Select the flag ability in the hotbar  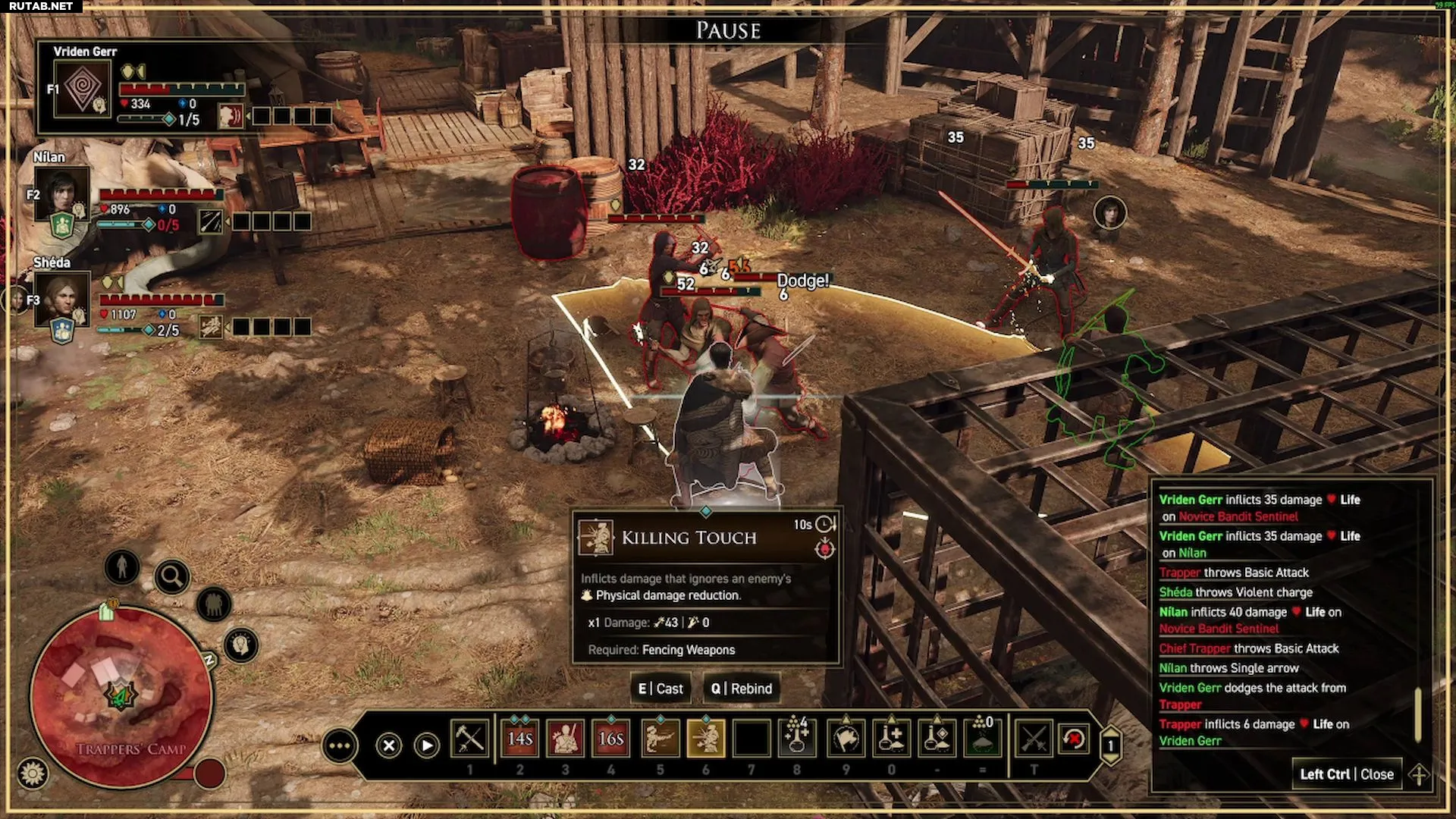[846, 739]
